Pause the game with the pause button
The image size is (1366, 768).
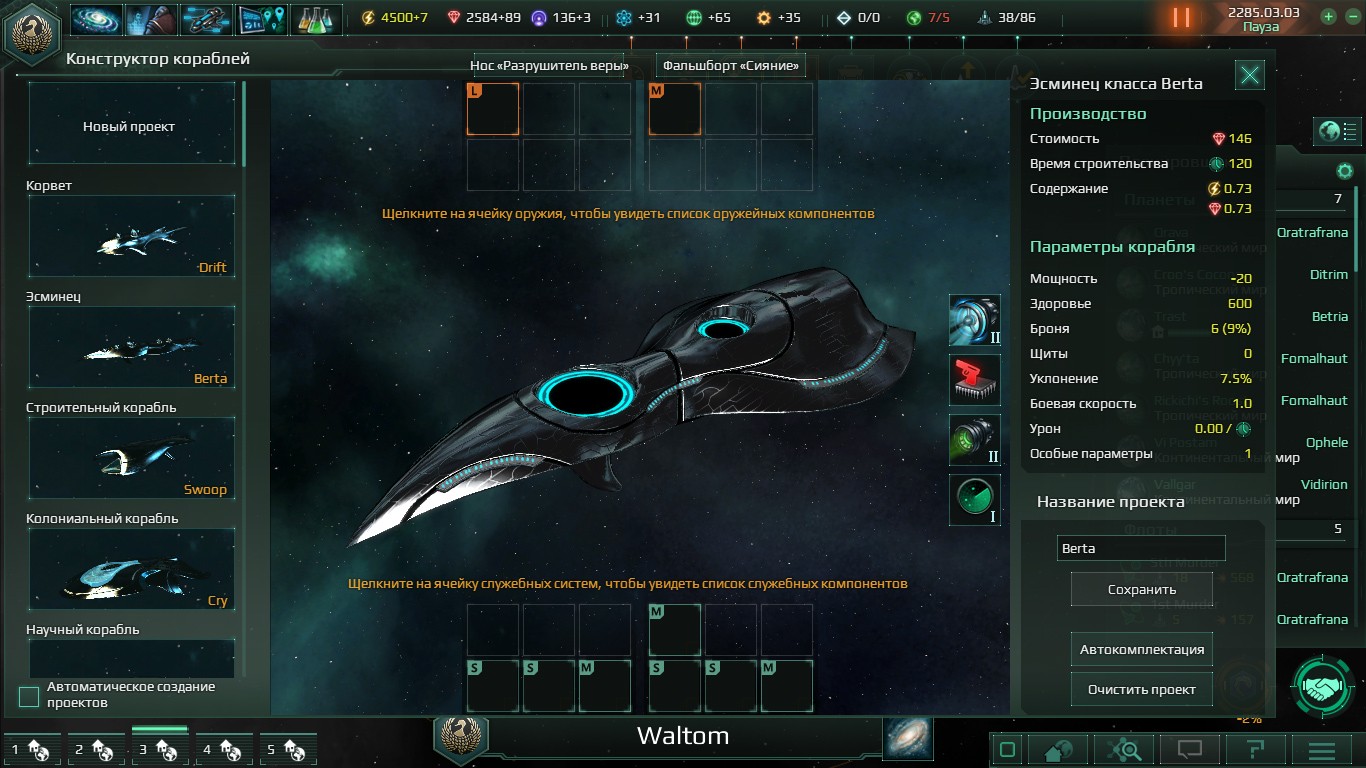tap(1181, 17)
